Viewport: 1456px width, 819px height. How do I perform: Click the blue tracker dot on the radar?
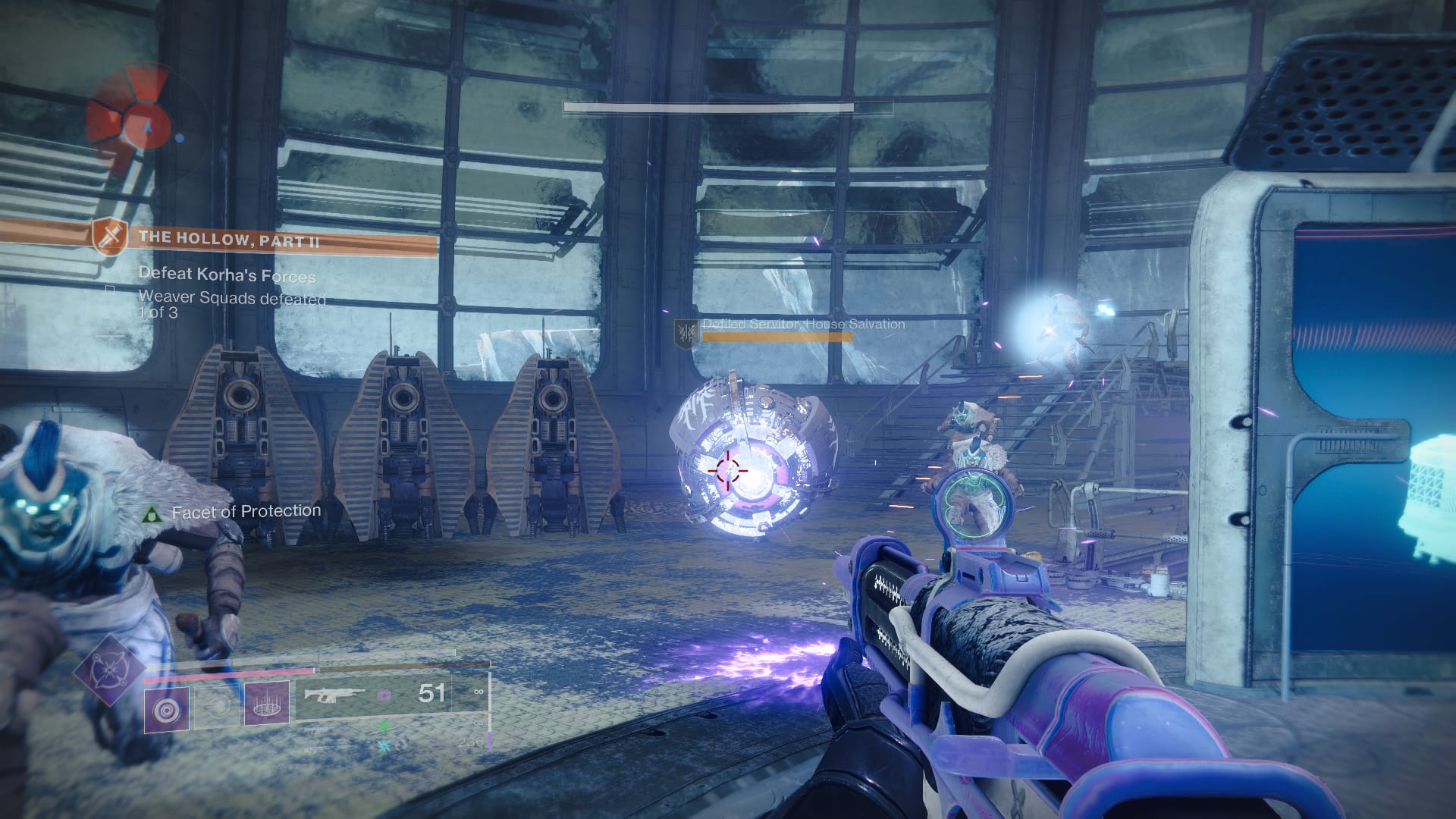tap(180, 140)
